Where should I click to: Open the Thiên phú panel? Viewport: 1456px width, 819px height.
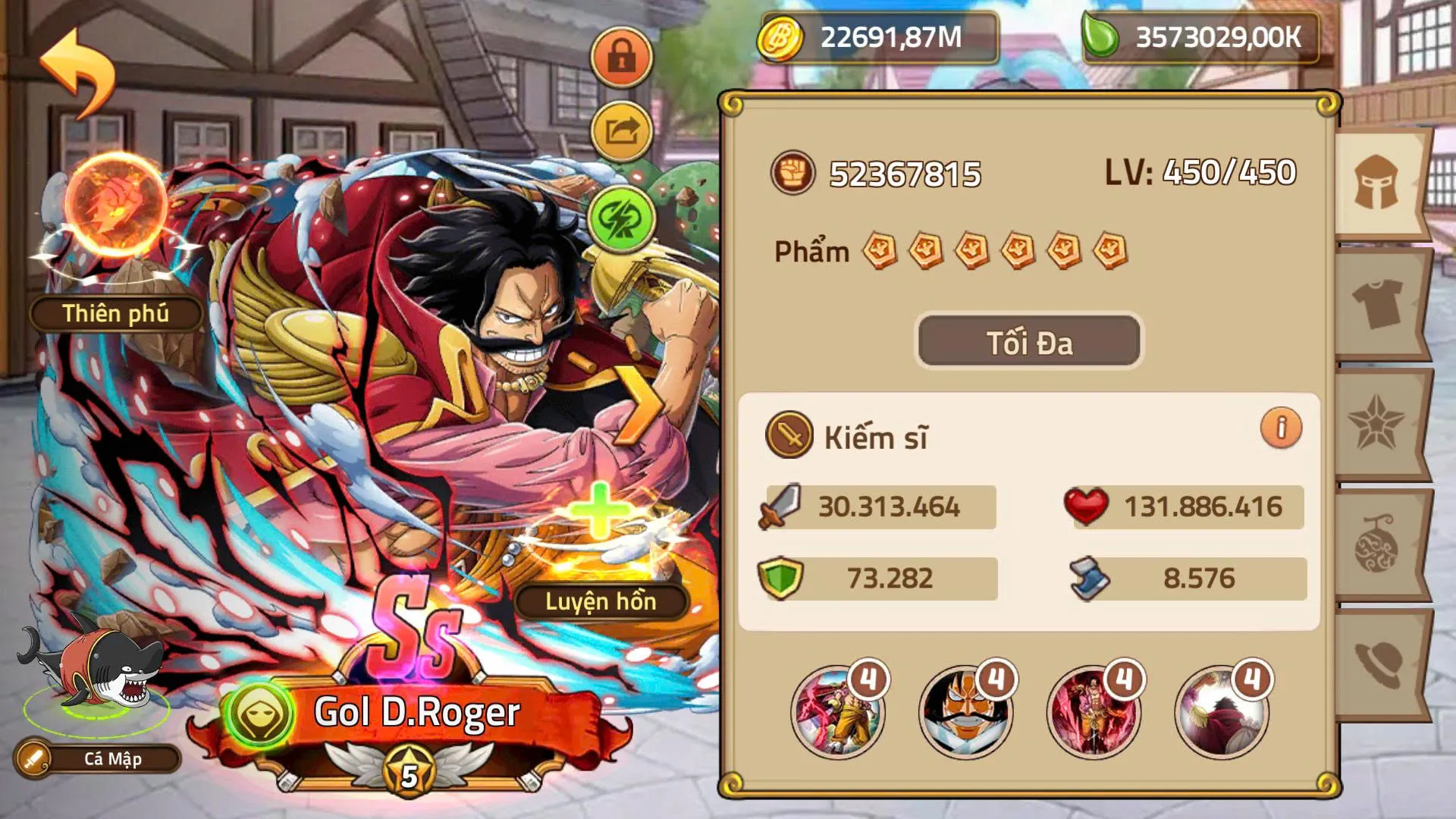[x=114, y=312]
